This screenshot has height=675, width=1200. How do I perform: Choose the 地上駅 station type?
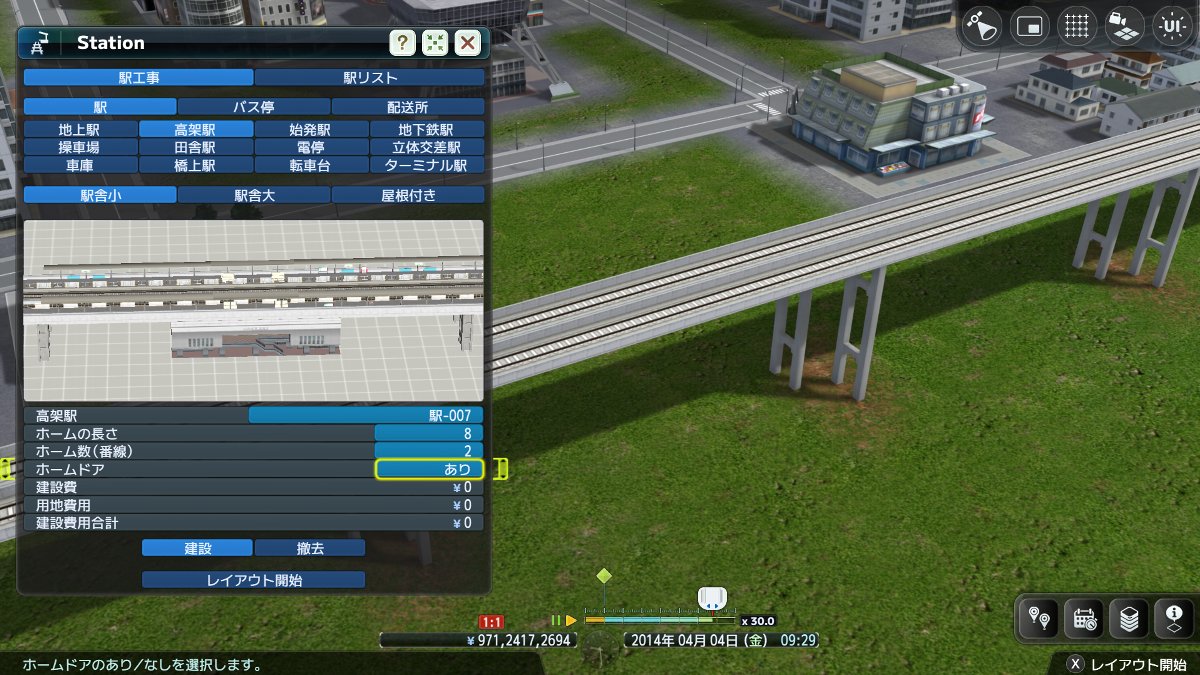pyautogui.click(x=80, y=129)
